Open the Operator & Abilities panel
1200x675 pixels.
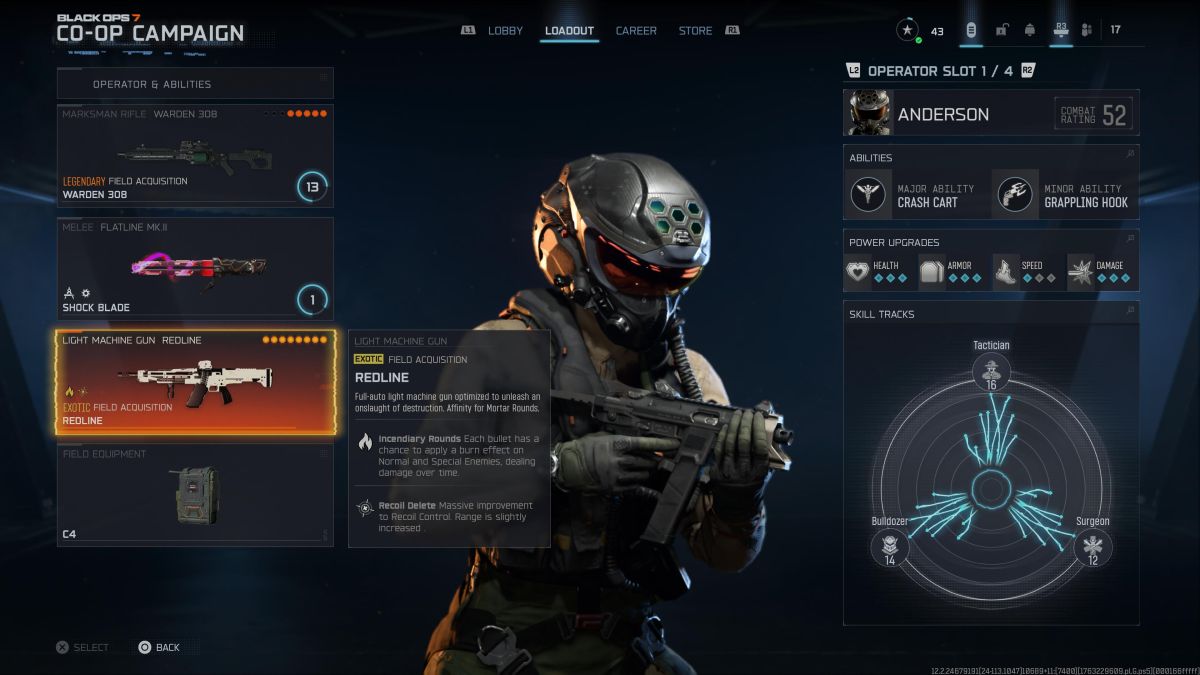(195, 84)
